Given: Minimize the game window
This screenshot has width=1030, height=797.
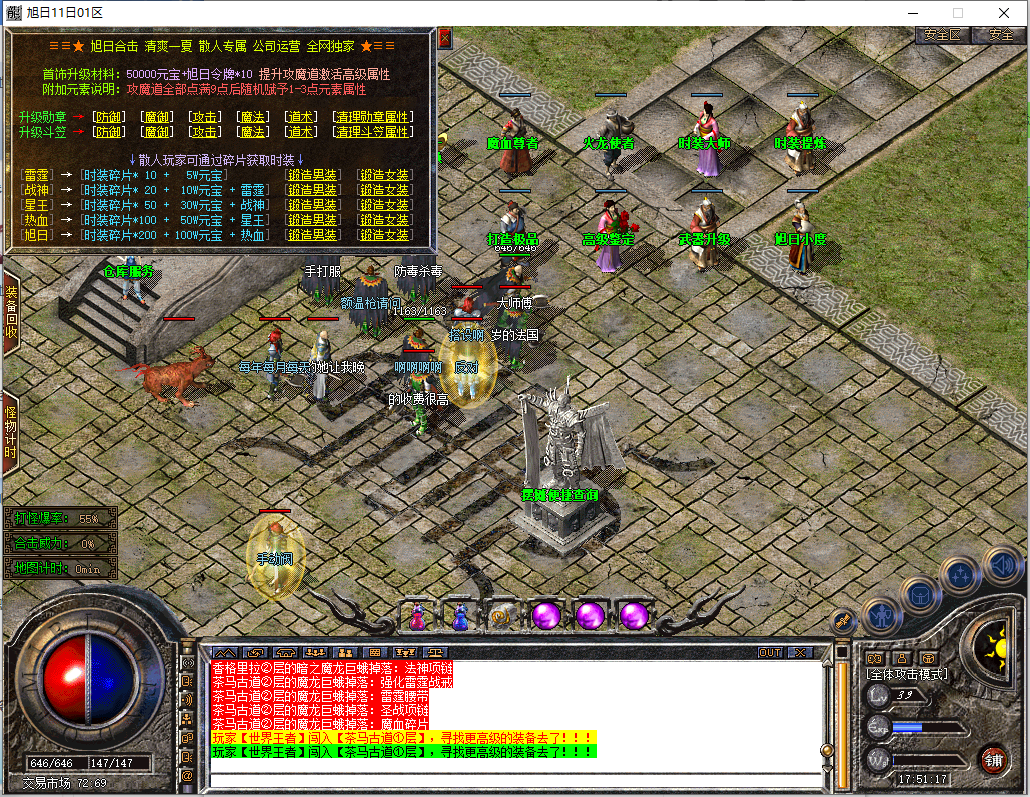Looking at the screenshot, I should tap(912, 13).
